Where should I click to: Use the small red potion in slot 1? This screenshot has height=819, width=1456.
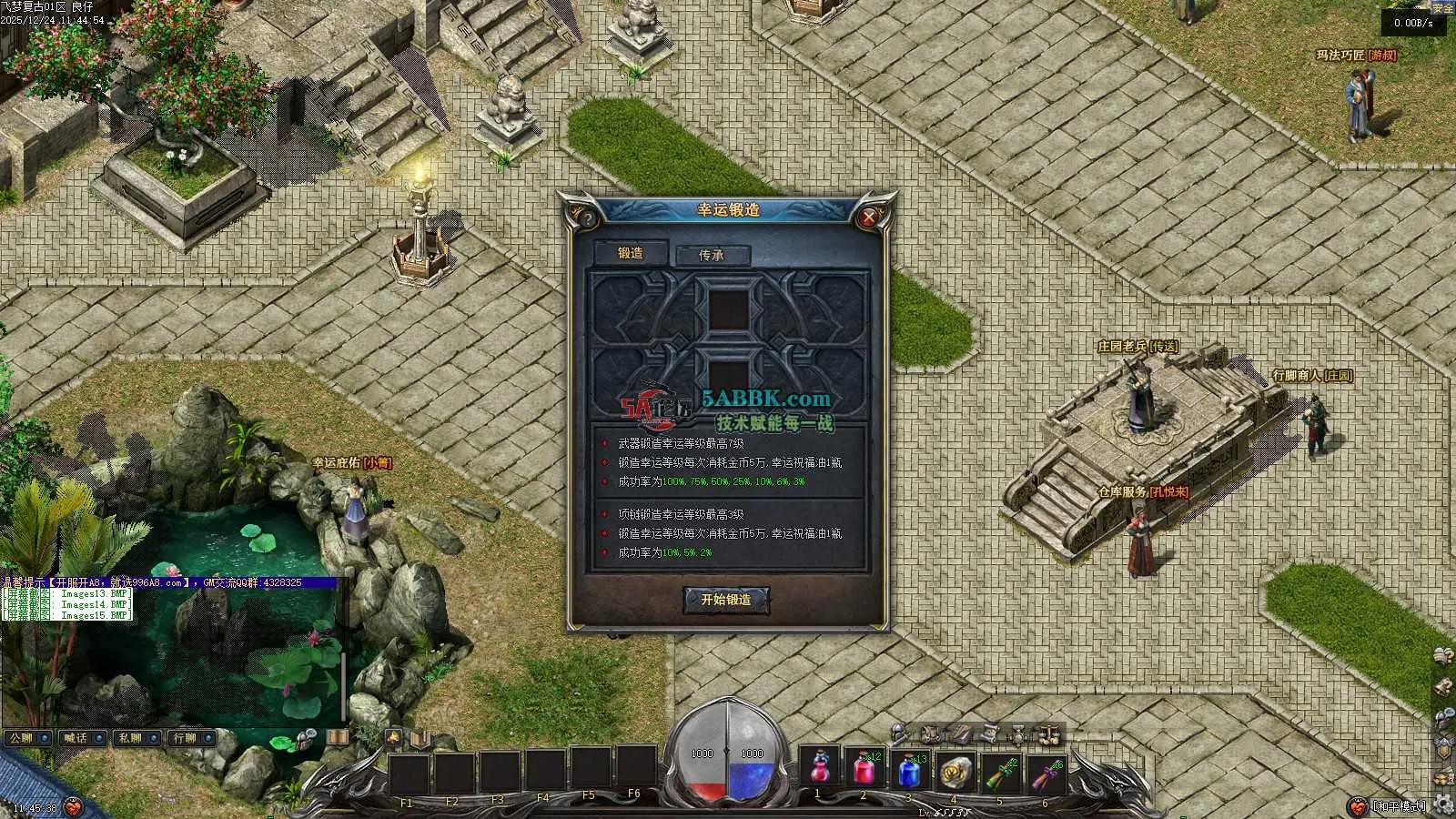820,769
